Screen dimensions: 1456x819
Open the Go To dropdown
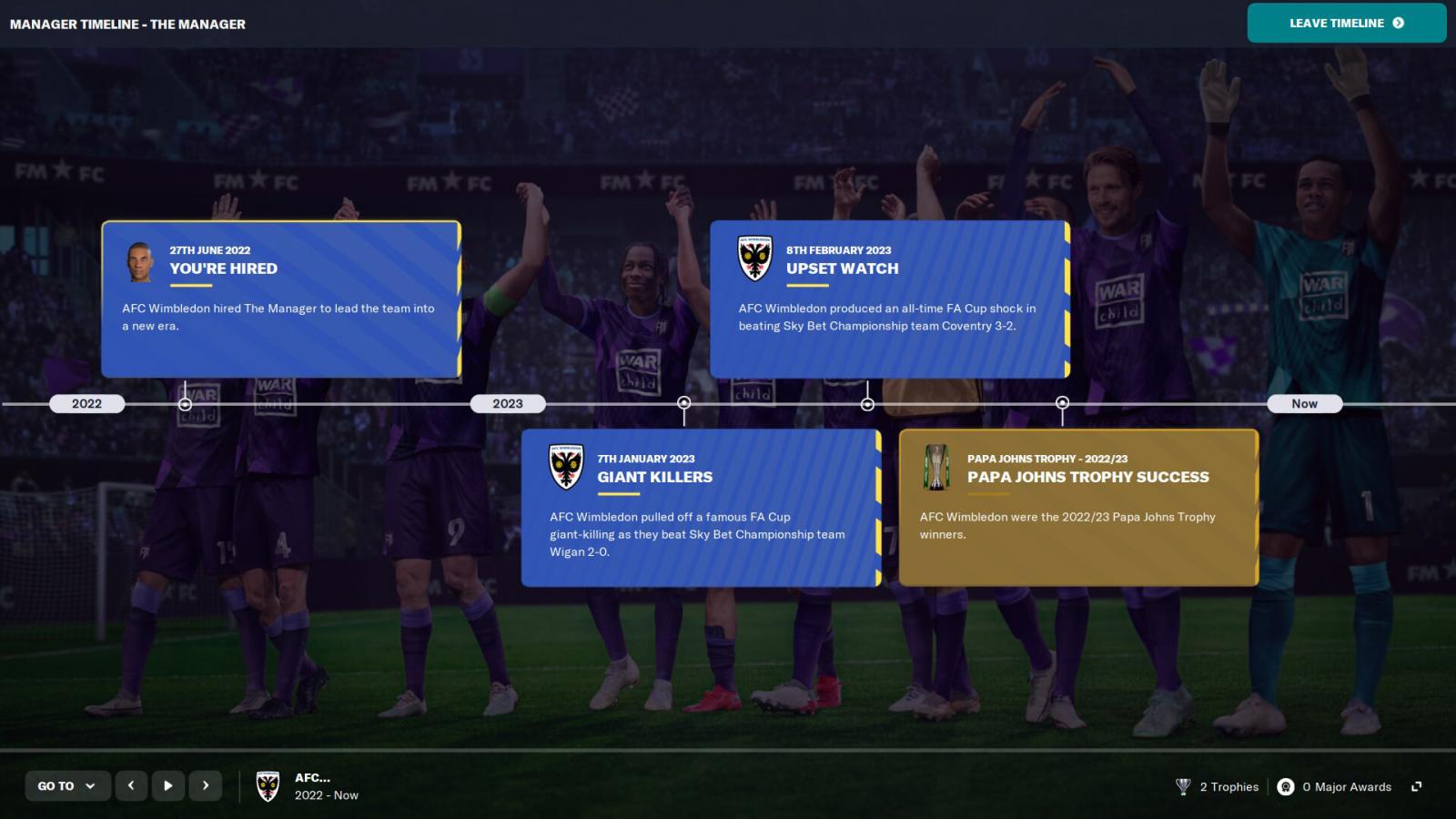coord(67,785)
